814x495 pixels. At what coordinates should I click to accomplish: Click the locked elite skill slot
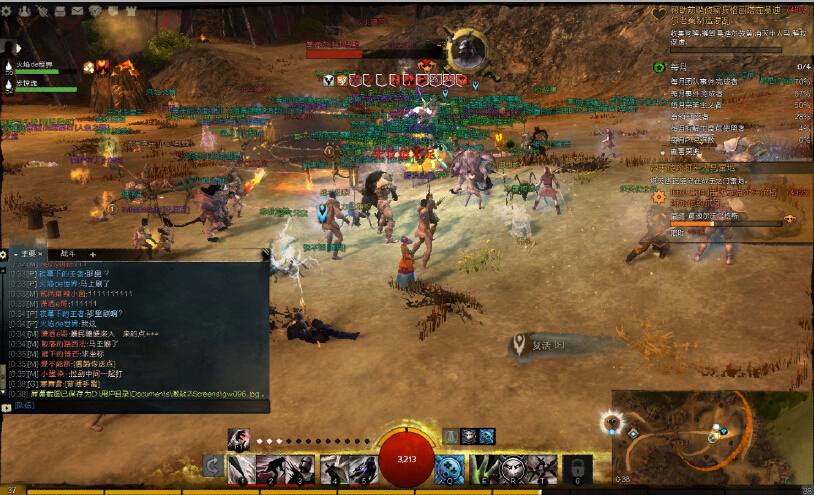(x=575, y=467)
